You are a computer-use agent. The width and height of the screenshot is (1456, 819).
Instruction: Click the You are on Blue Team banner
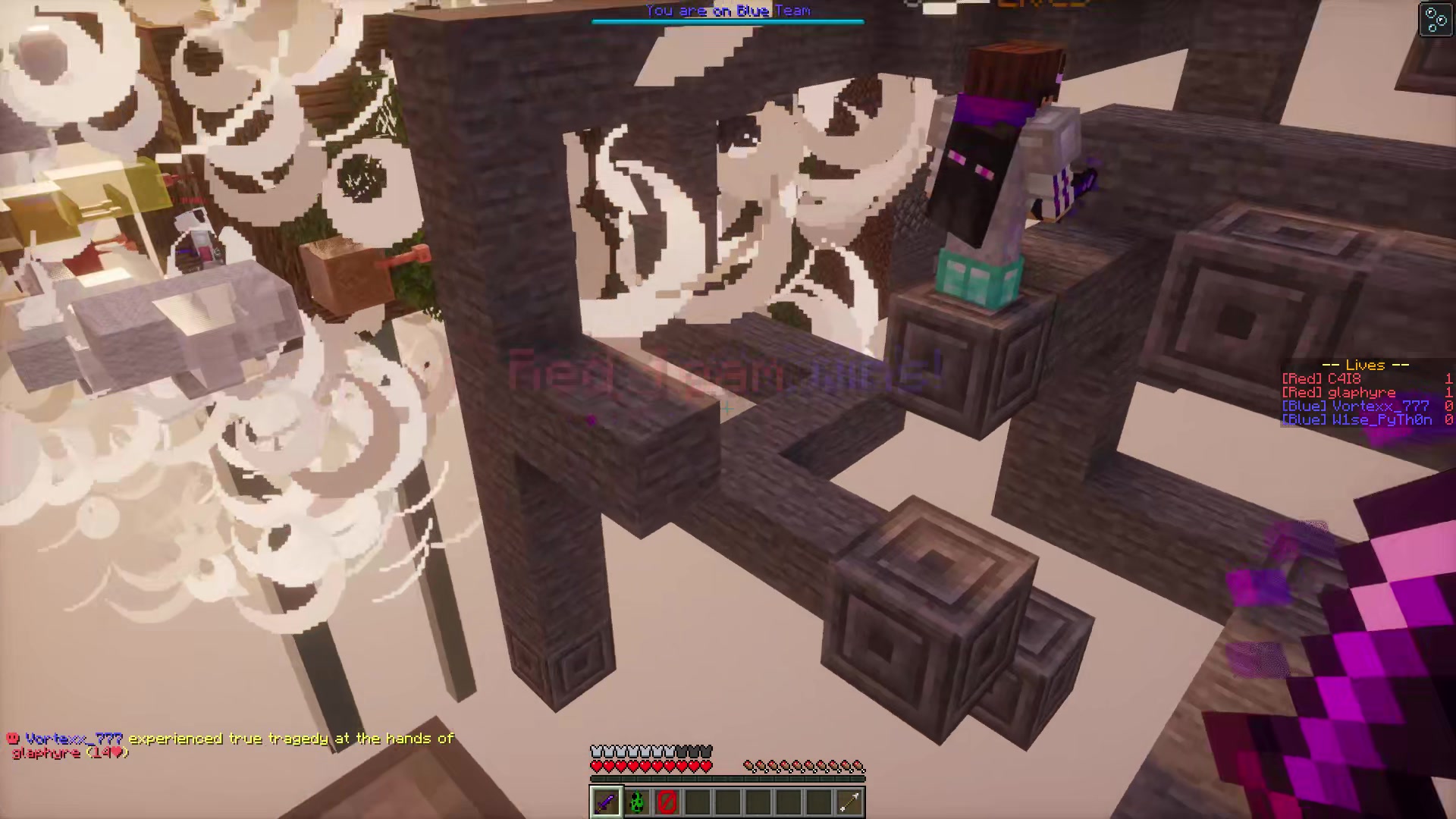726,11
